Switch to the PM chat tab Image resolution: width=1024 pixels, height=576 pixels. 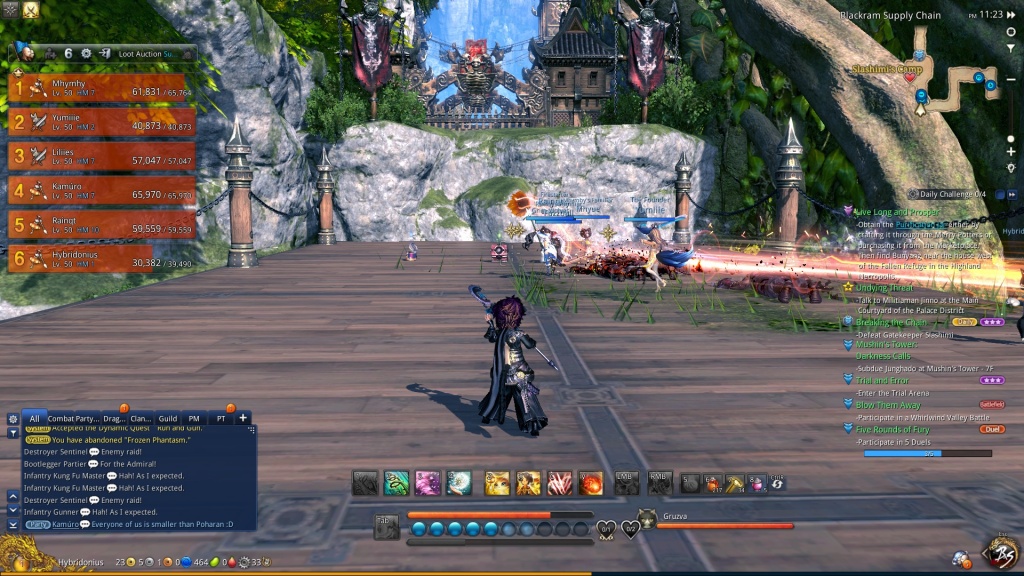click(194, 418)
